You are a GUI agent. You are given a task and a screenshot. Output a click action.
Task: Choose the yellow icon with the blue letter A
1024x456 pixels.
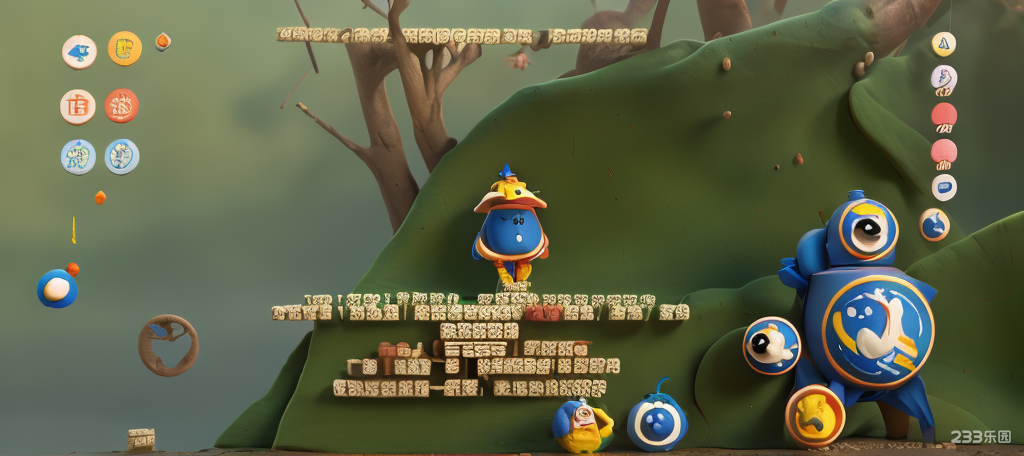point(944,44)
